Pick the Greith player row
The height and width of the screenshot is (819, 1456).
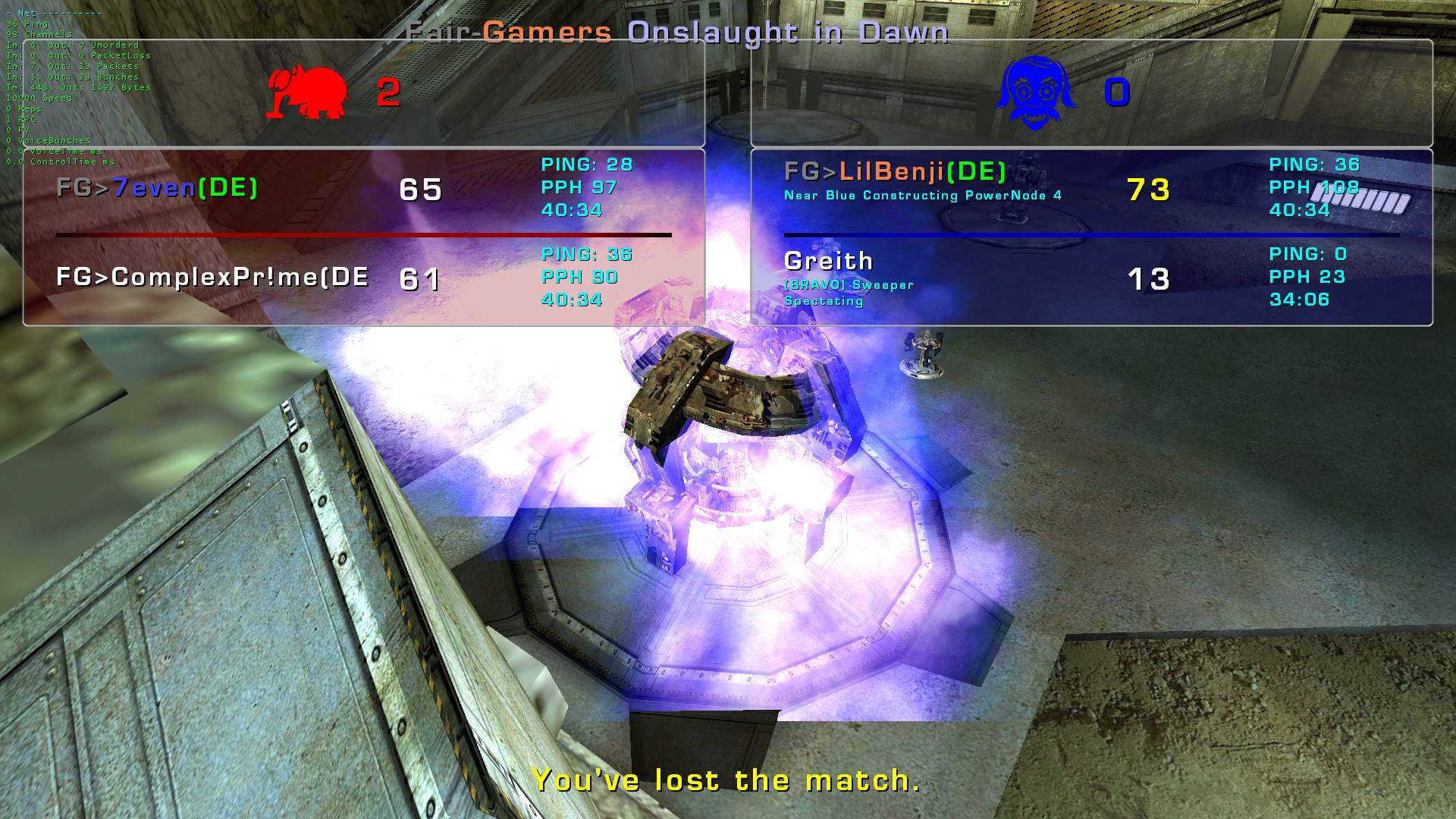[828, 262]
